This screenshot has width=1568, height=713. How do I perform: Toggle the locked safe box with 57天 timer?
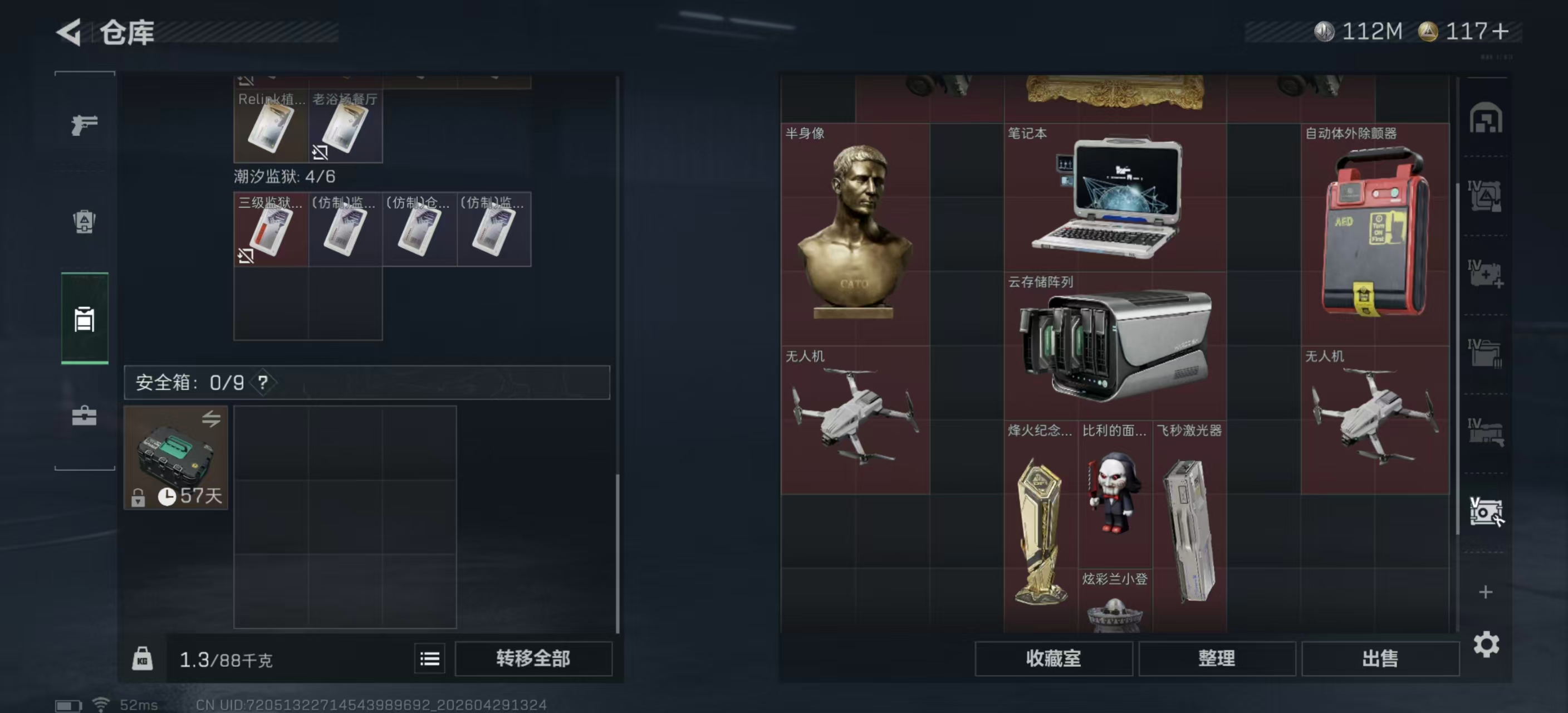pos(175,458)
